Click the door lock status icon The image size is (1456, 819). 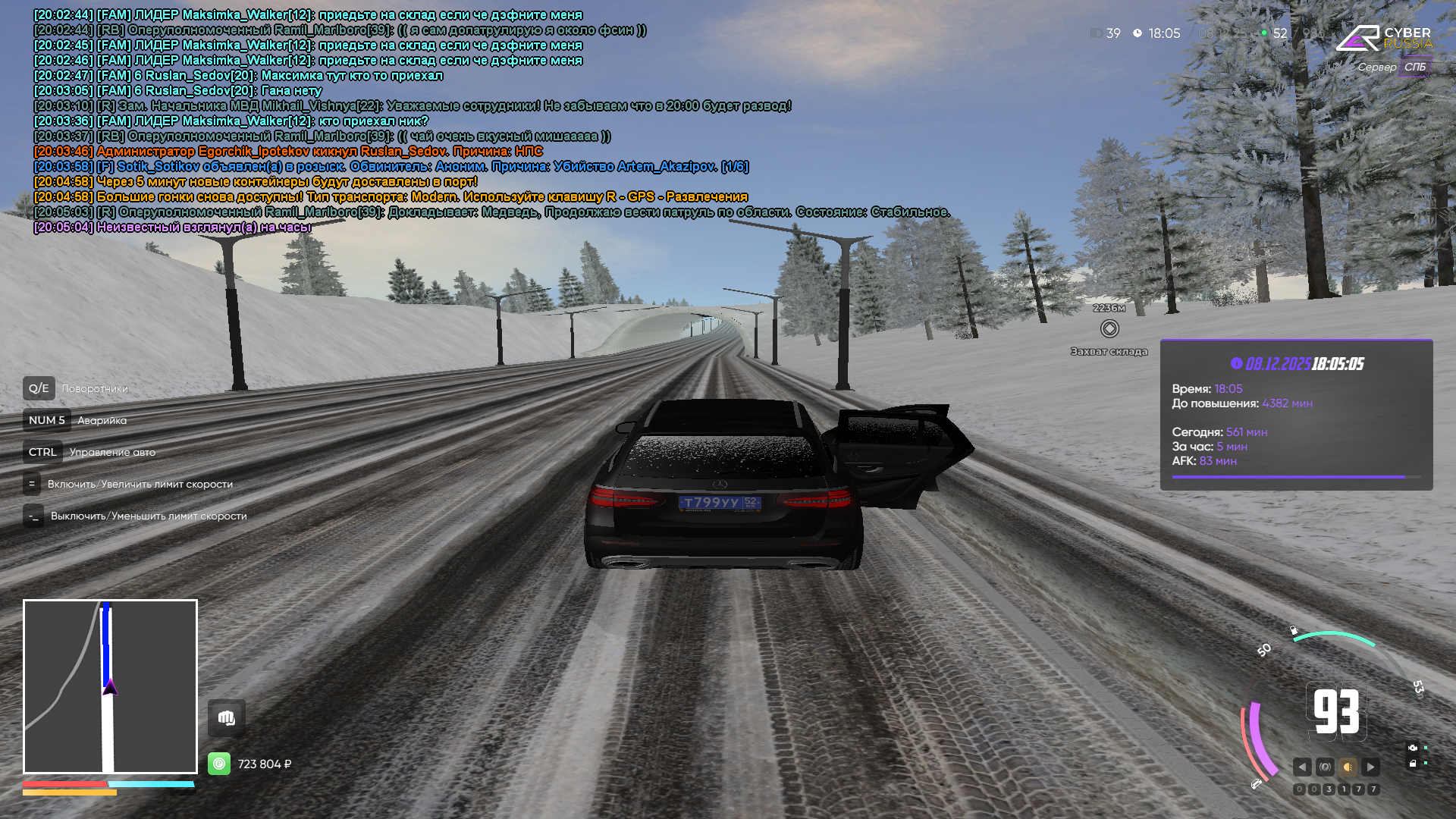pyautogui.click(x=1413, y=764)
